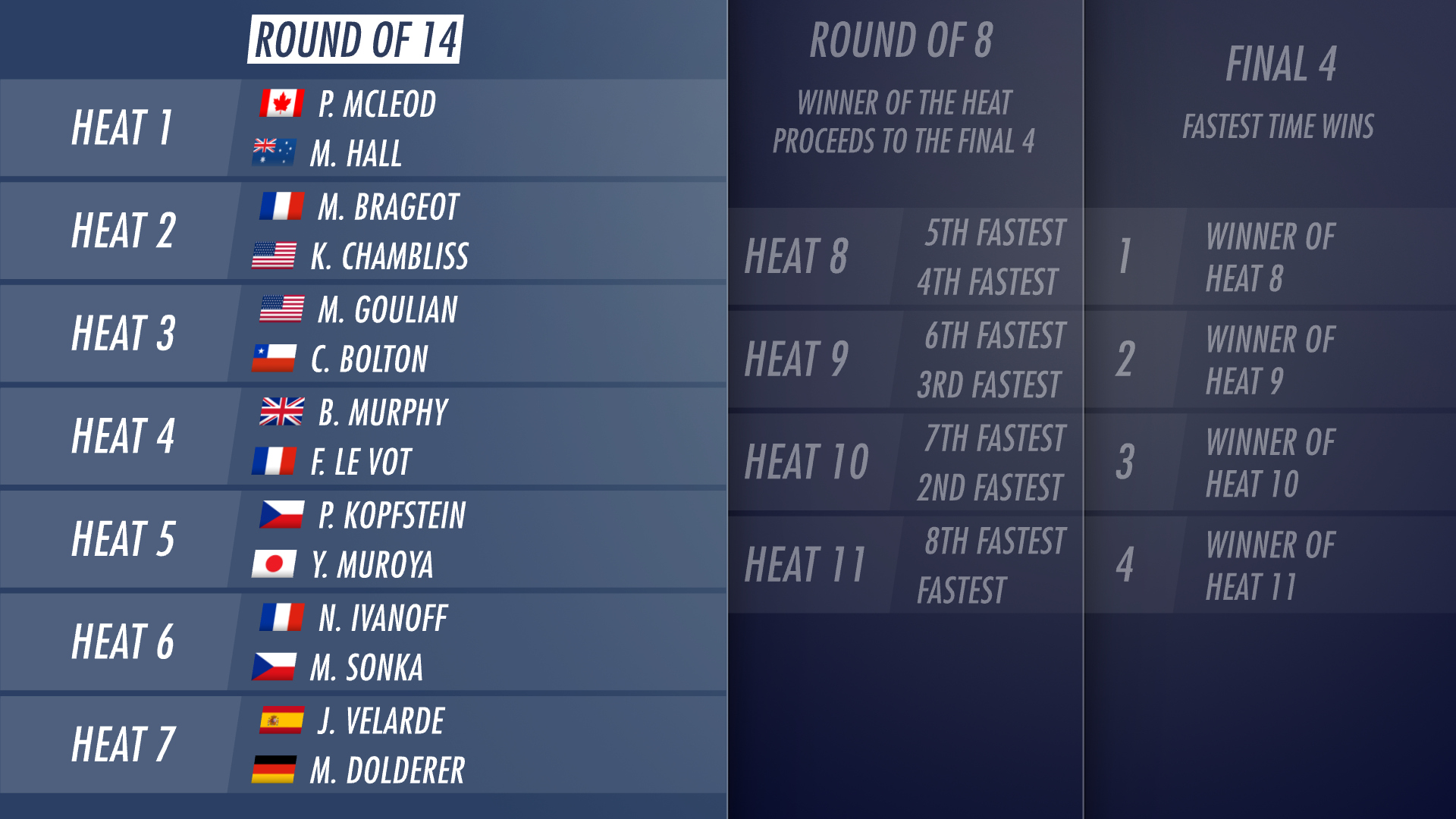
Task: Pick the Heat 11 row
Action: tap(905, 565)
